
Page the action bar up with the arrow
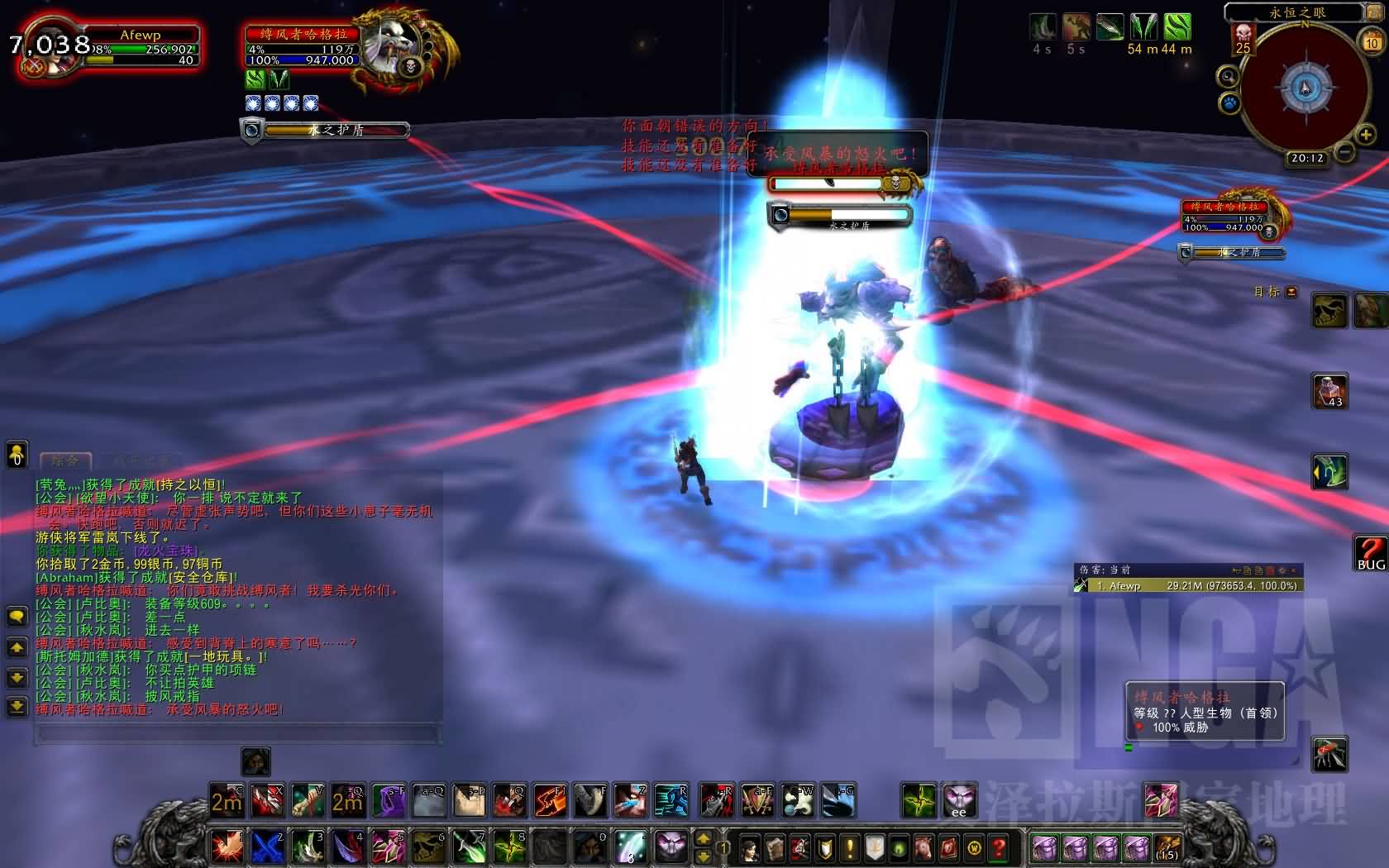click(703, 839)
